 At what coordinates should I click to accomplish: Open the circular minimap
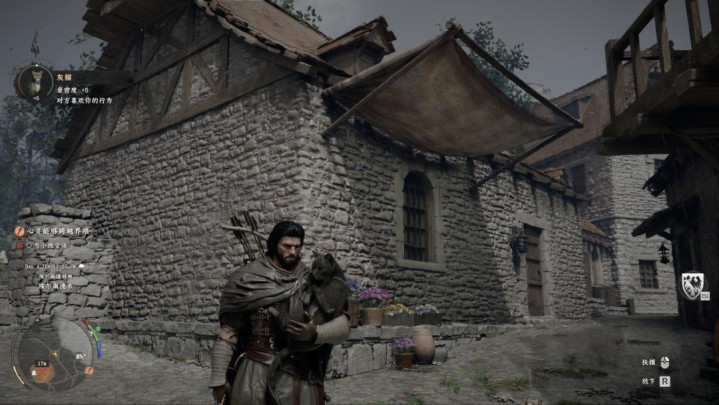pyautogui.click(x=54, y=353)
